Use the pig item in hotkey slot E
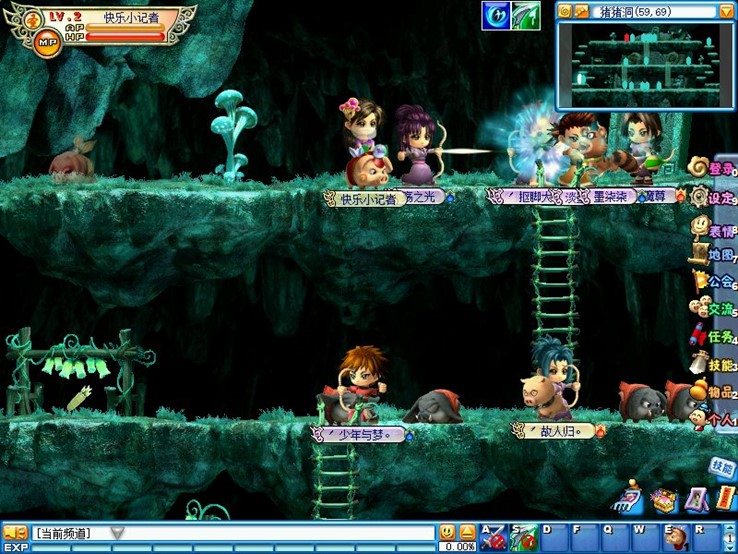Screen dimensions: 738x554 676,536
